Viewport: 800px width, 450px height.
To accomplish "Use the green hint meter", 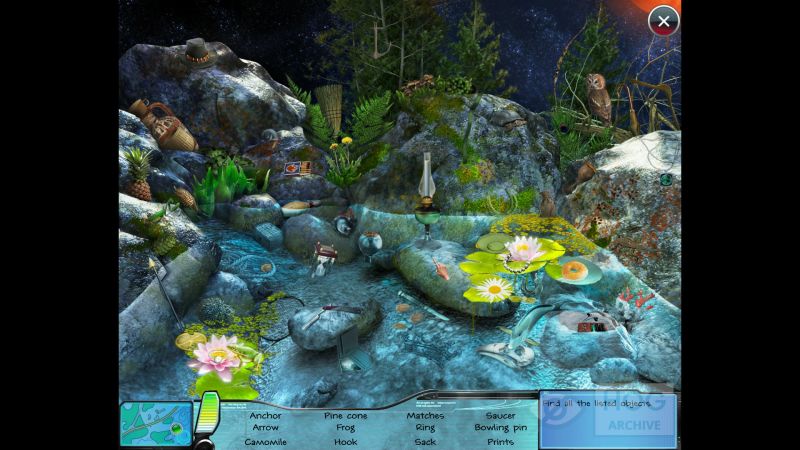I will point(209,416).
